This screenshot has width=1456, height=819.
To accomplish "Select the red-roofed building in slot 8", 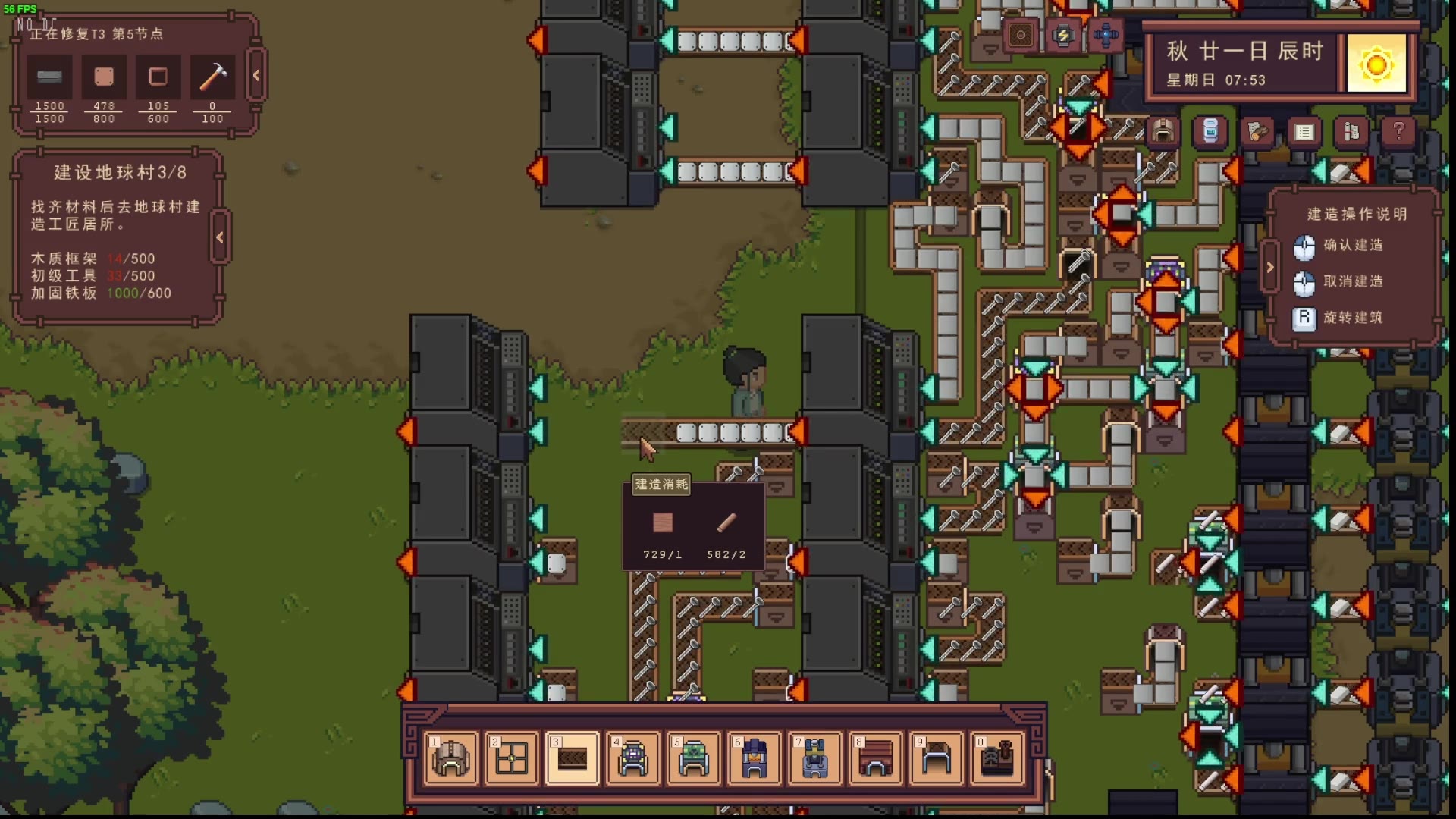I will [x=876, y=758].
